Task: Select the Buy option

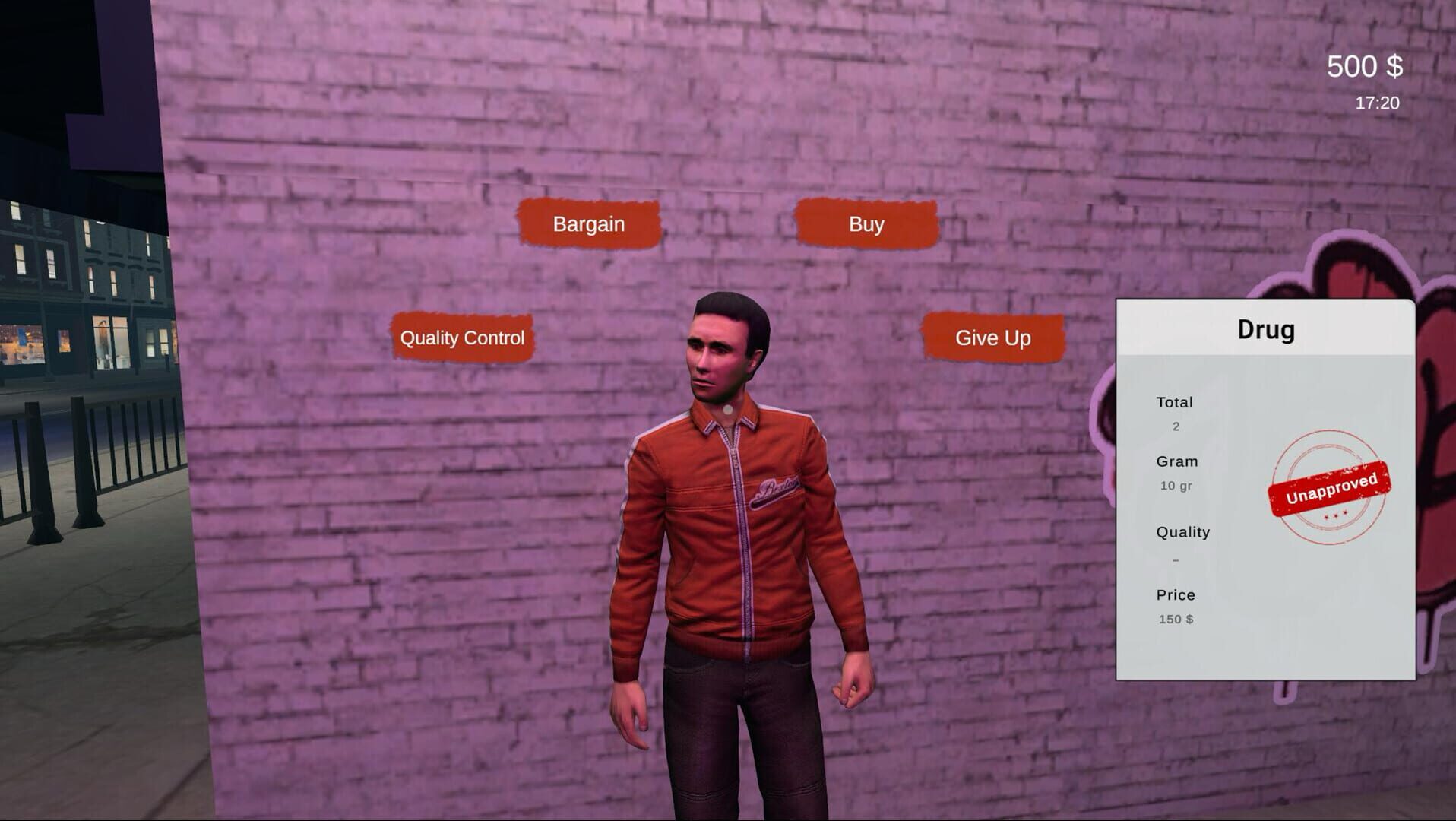Action: 866,223
